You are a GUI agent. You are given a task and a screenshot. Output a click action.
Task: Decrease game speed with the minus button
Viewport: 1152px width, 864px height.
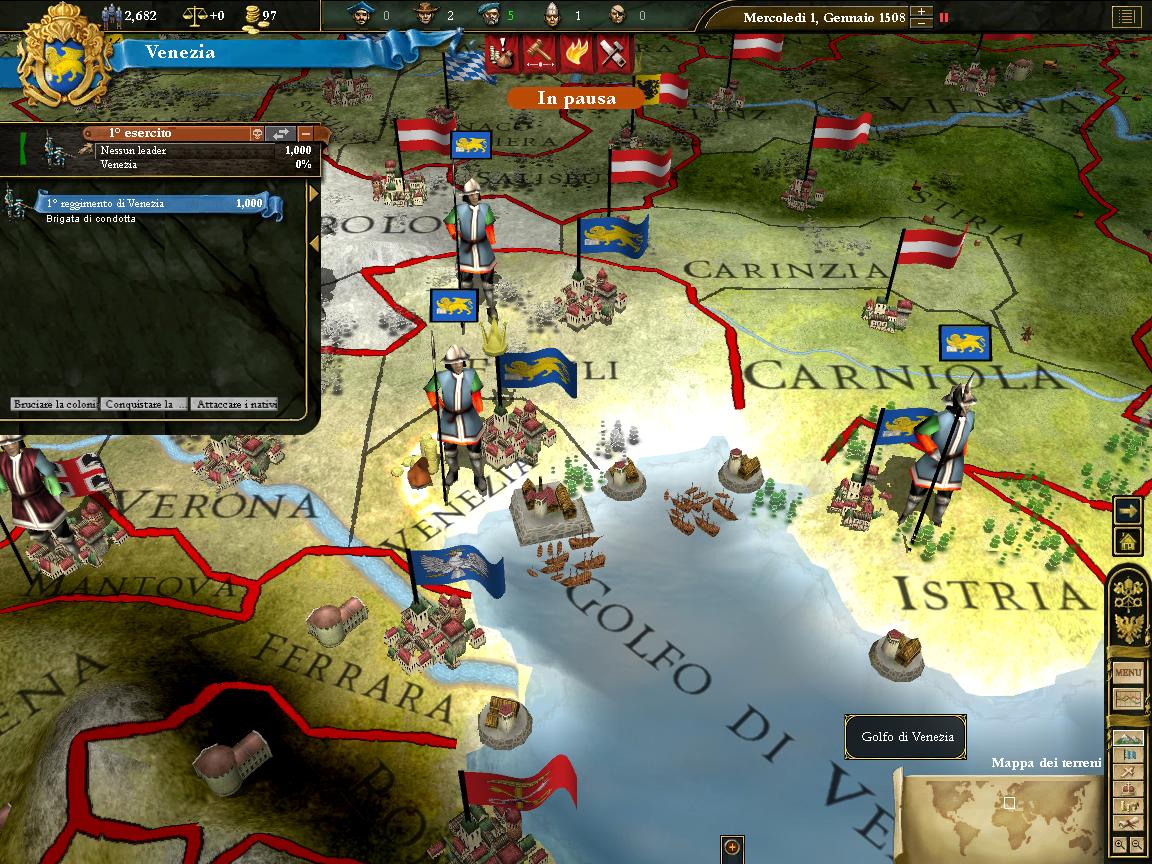pos(921,23)
